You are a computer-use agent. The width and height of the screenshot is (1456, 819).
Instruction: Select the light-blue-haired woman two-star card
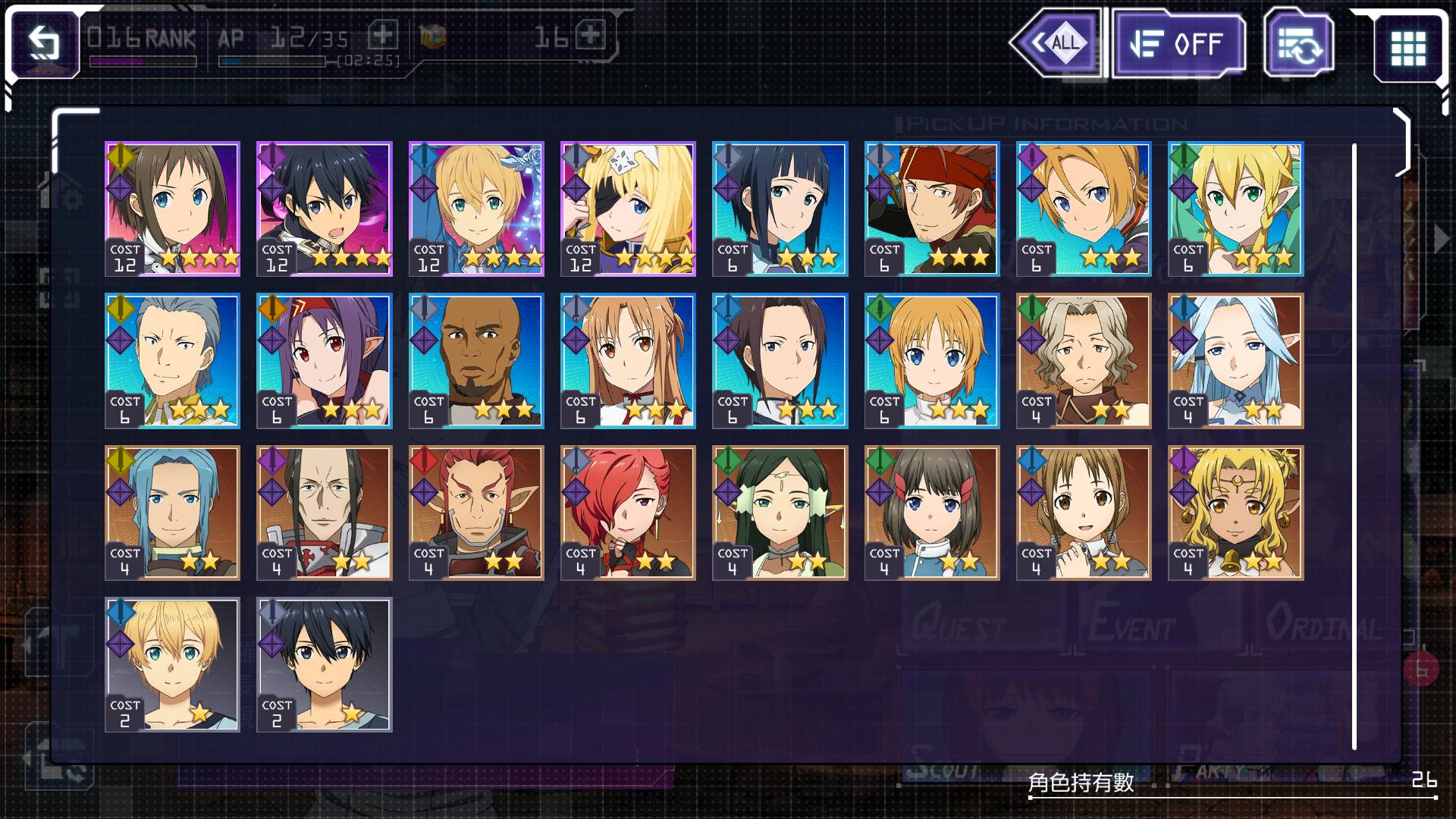(x=1235, y=361)
